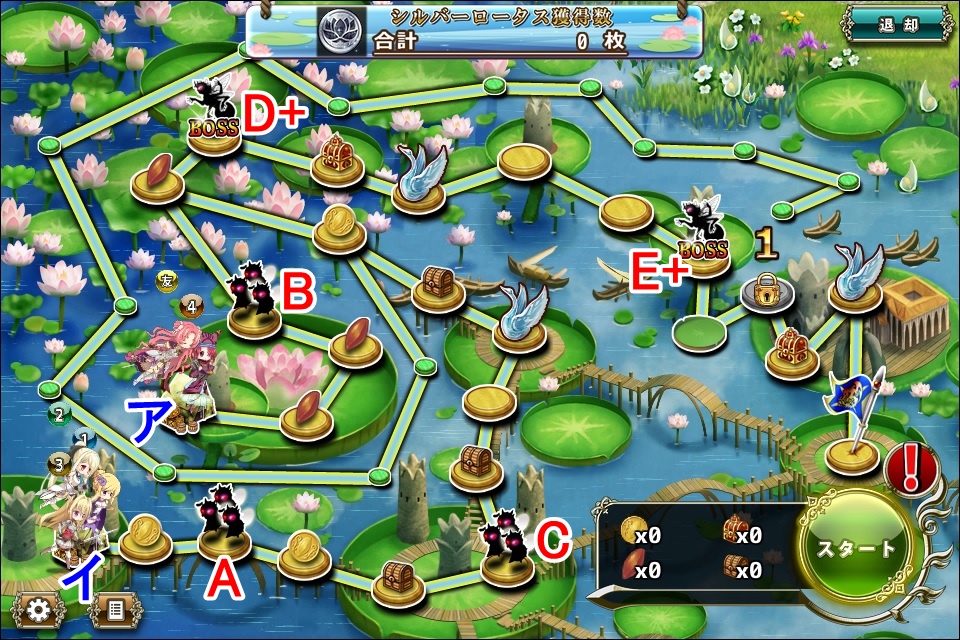Image resolution: width=960 pixels, height=640 pixels.
Task: Click the 退却 retreat button
Action: 897,25
